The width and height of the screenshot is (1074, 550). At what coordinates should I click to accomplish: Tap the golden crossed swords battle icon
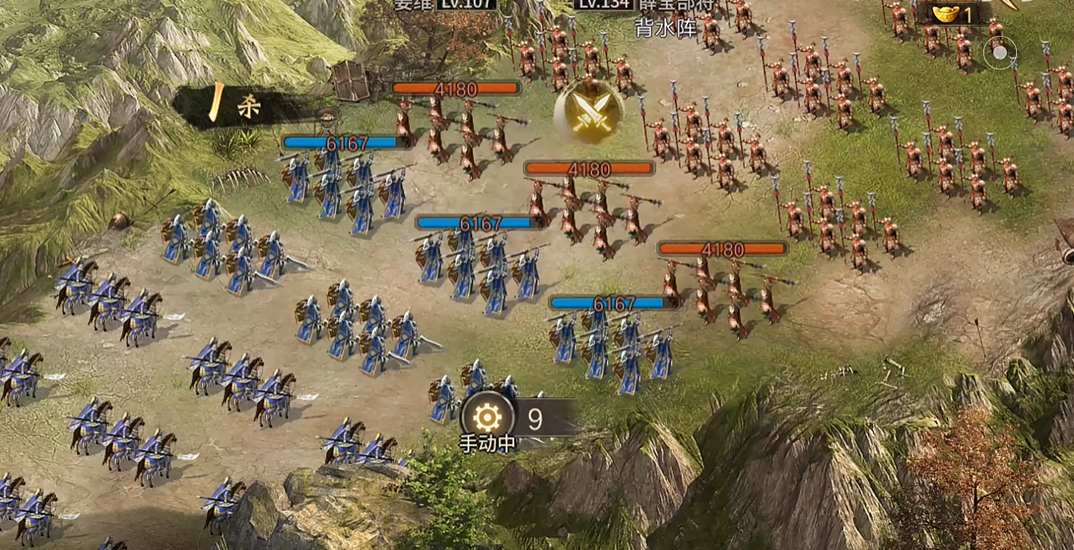tap(589, 110)
